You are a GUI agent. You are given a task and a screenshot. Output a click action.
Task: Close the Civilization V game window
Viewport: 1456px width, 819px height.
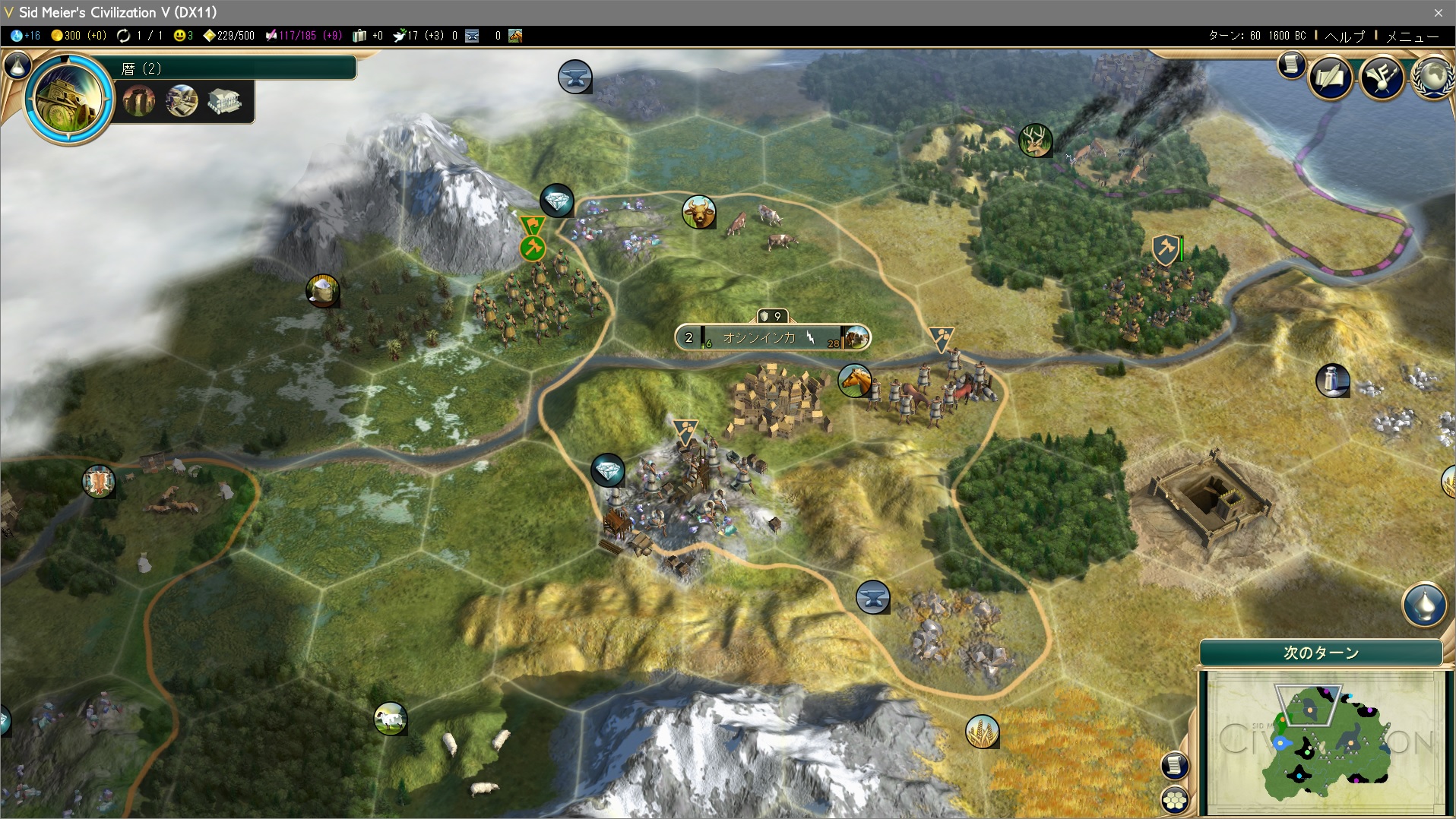[x=1438, y=12]
